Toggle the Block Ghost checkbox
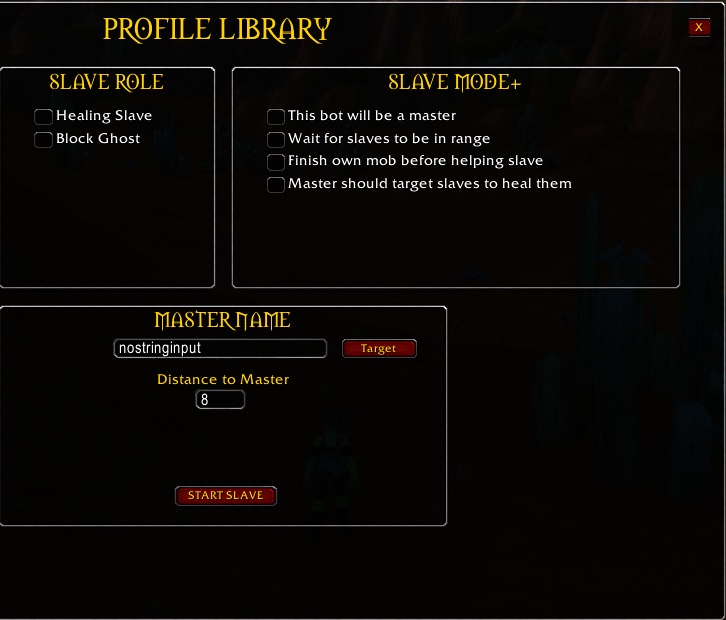Viewport: 726px width, 620px height. [43, 140]
